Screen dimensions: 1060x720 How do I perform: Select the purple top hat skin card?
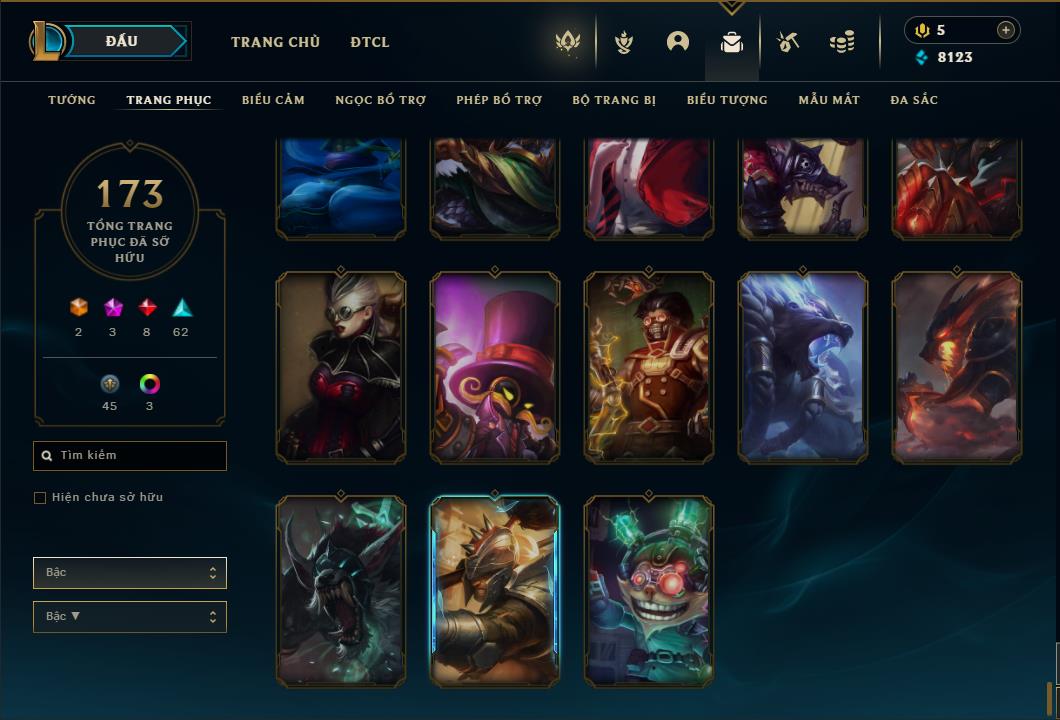point(495,367)
